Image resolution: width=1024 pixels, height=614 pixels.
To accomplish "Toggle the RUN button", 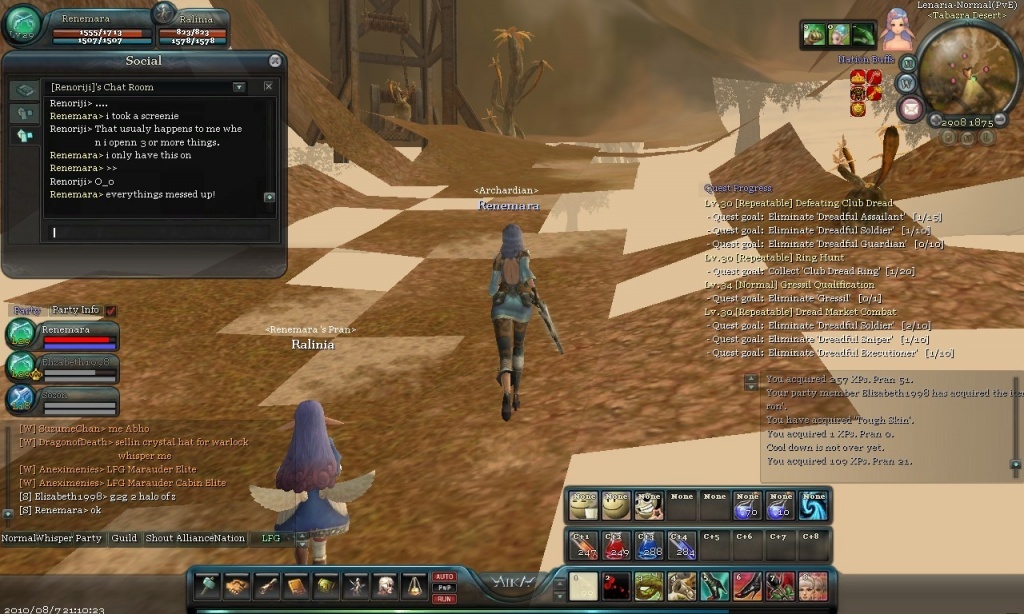I will pos(444,598).
